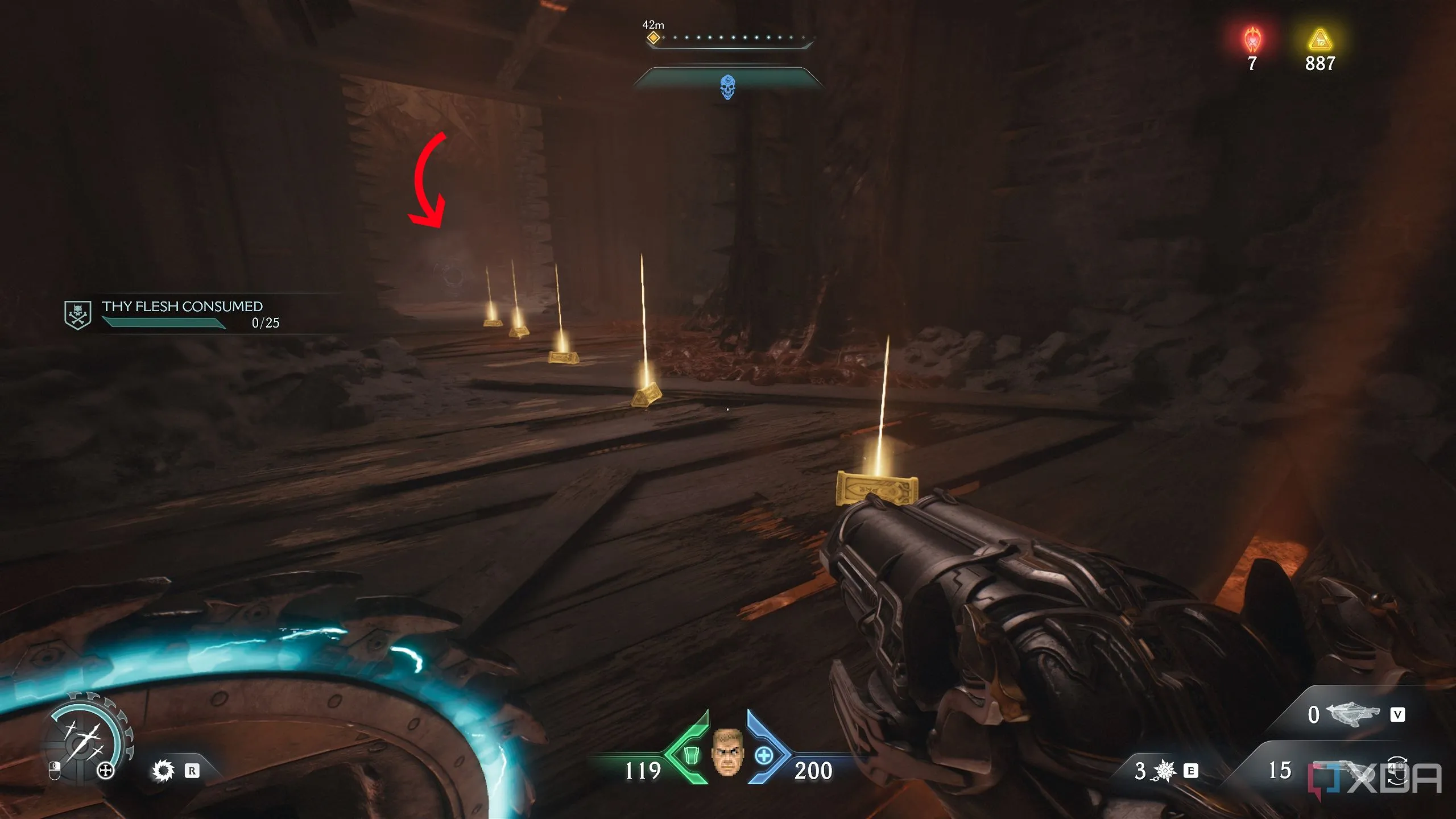Viewport: 1456px width, 819px height.
Task: Activate the spinning saw blade shield ability
Action: coord(163,771)
